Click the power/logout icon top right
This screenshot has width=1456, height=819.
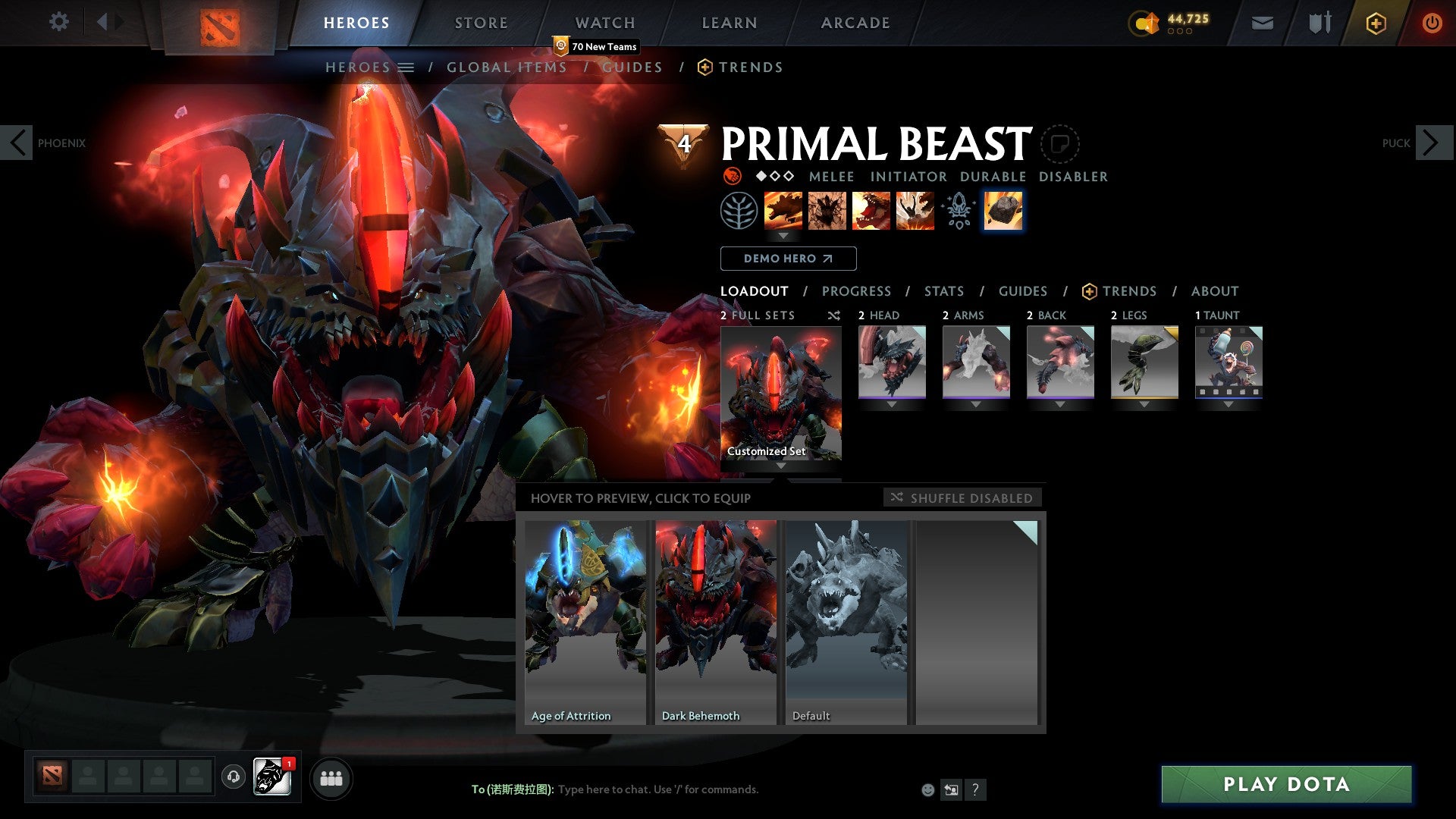pos(1432,22)
